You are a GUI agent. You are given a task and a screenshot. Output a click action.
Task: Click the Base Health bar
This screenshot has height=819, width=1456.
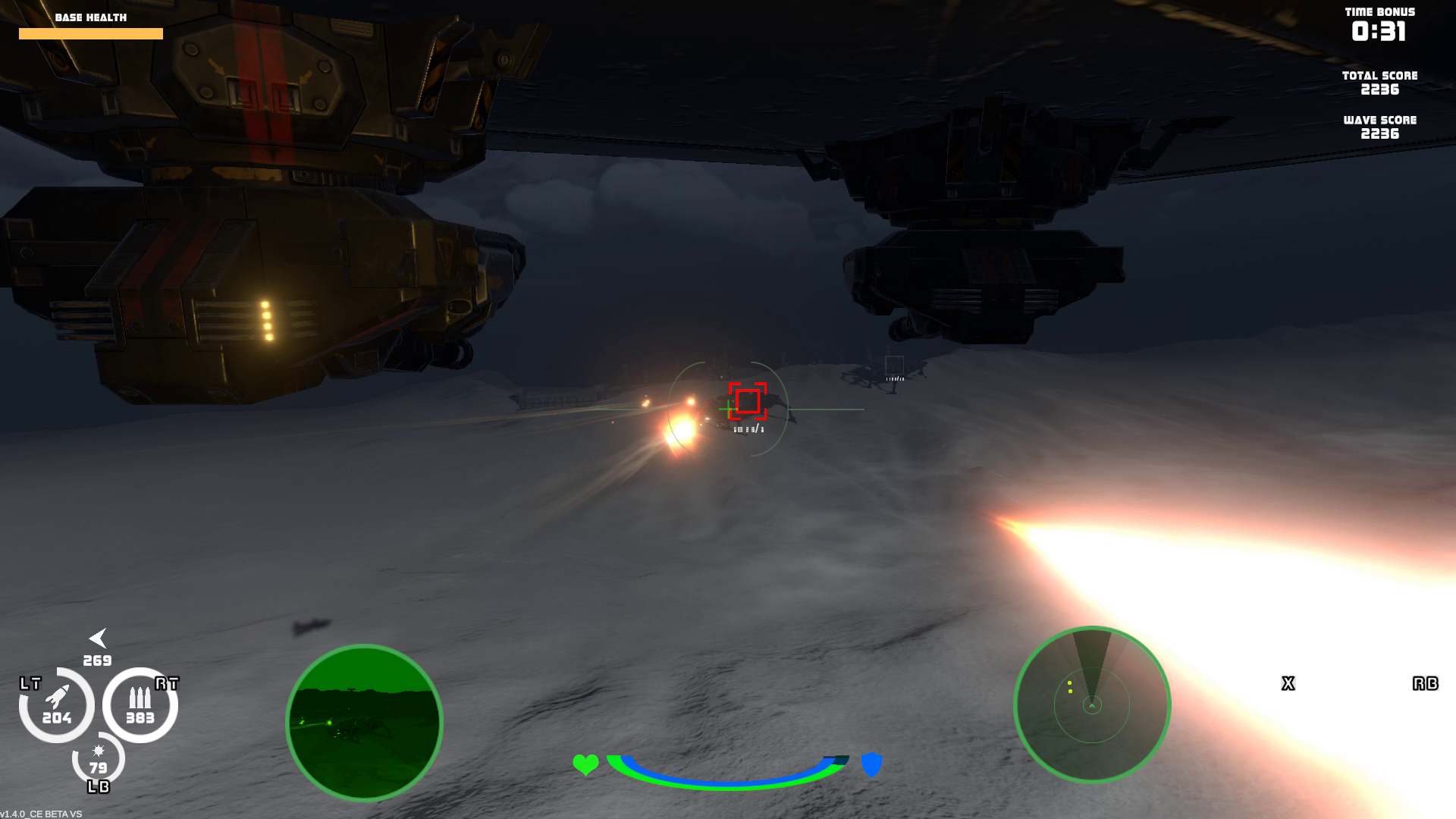(91, 33)
